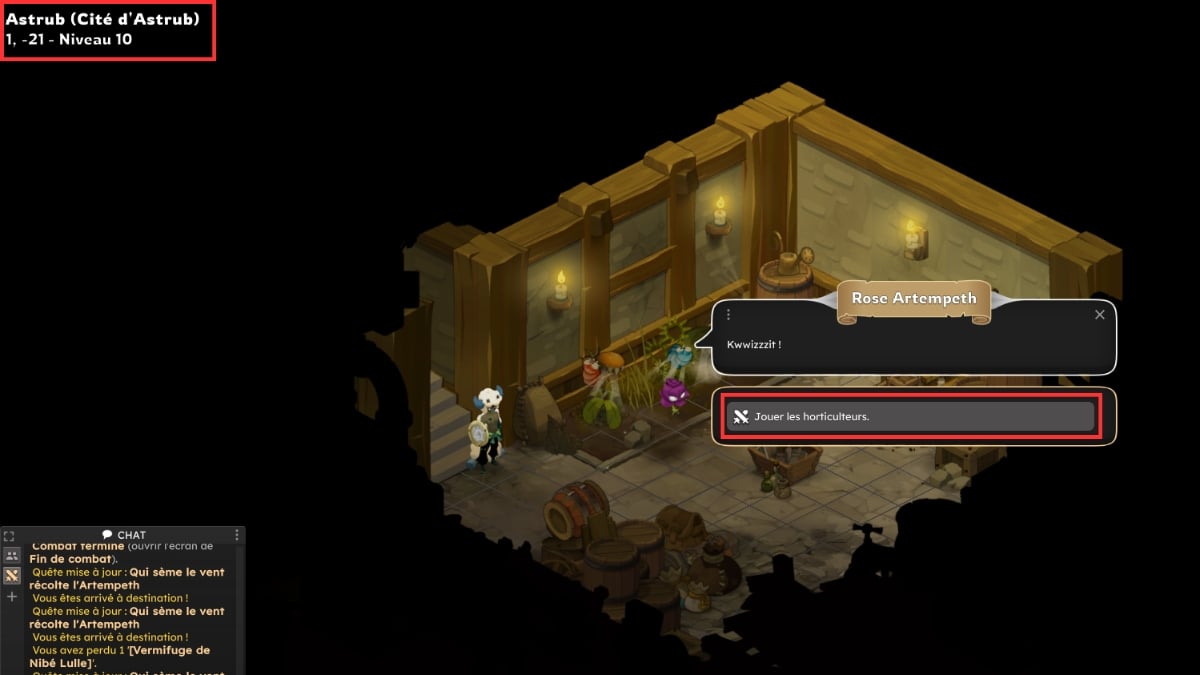Open the chat panel's three-dot menu
1200x675 pixels.
point(237,536)
